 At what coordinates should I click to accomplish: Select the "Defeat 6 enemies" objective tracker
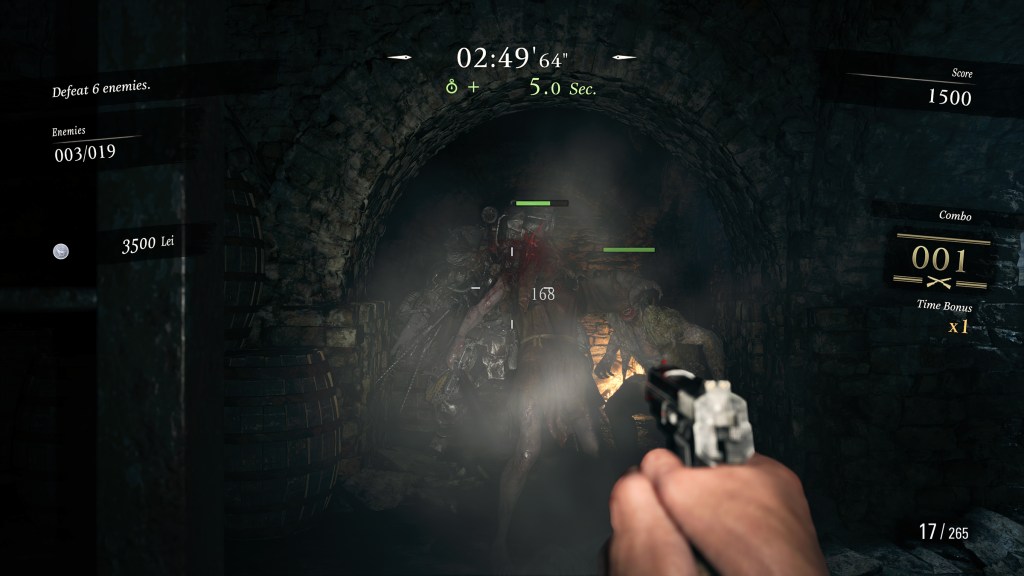pyautogui.click(x=101, y=91)
